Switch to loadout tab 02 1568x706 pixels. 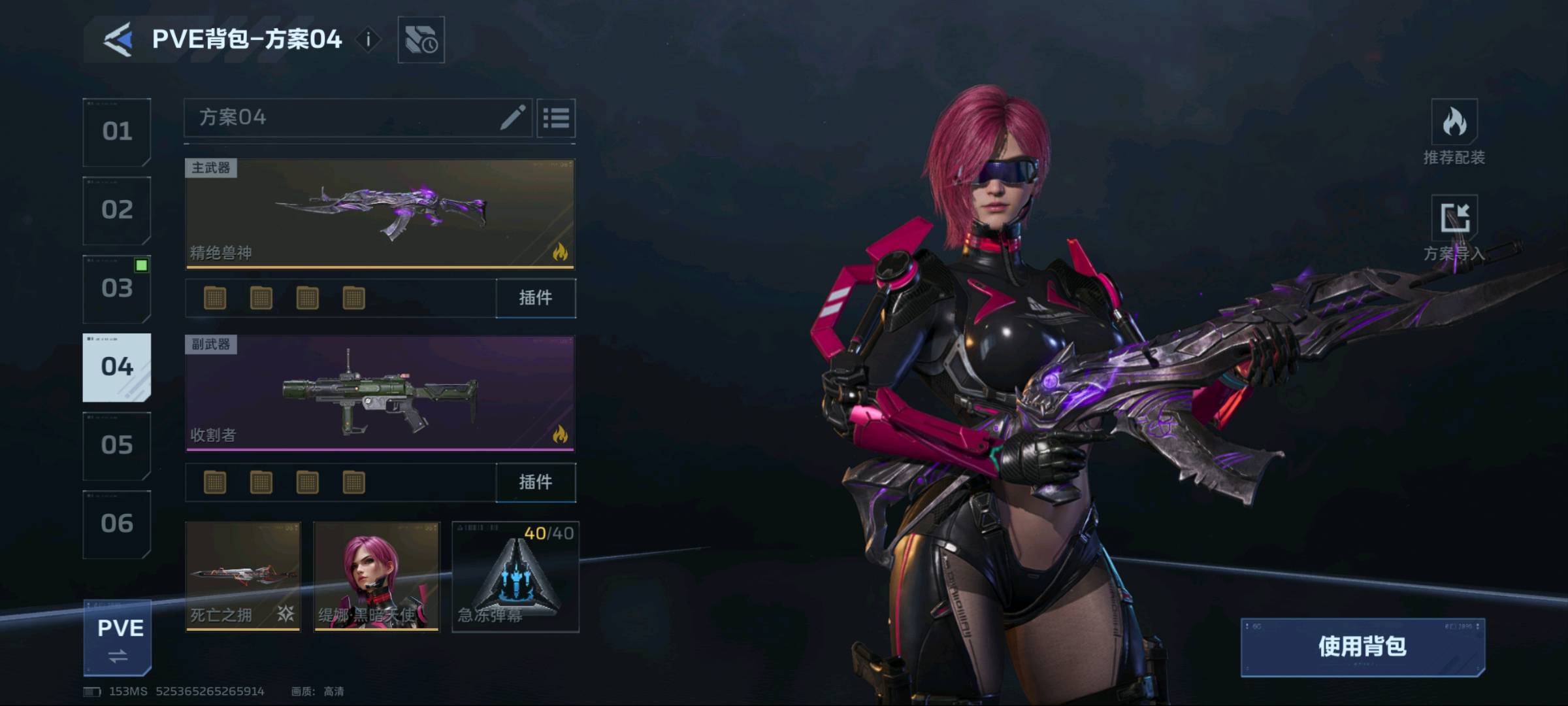(117, 210)
